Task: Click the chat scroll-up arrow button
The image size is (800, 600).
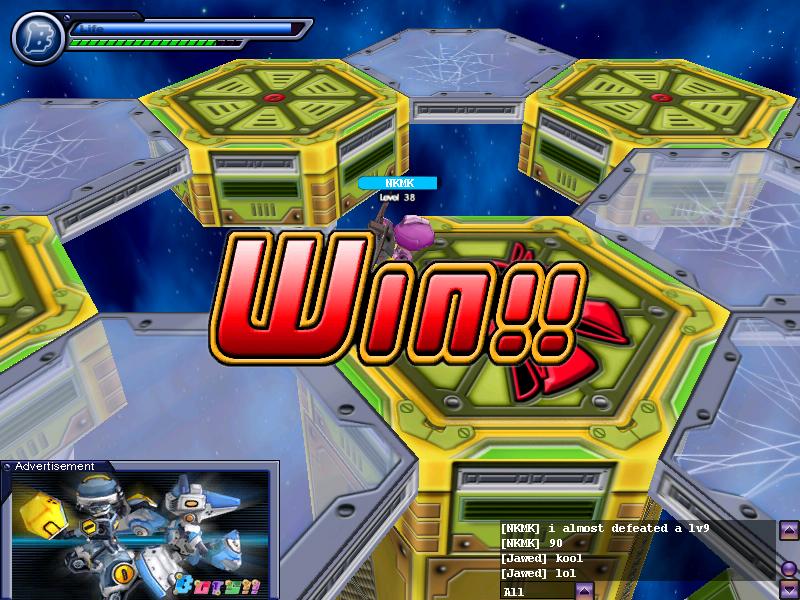Action: pyautogui.click(x=789, y=529)
